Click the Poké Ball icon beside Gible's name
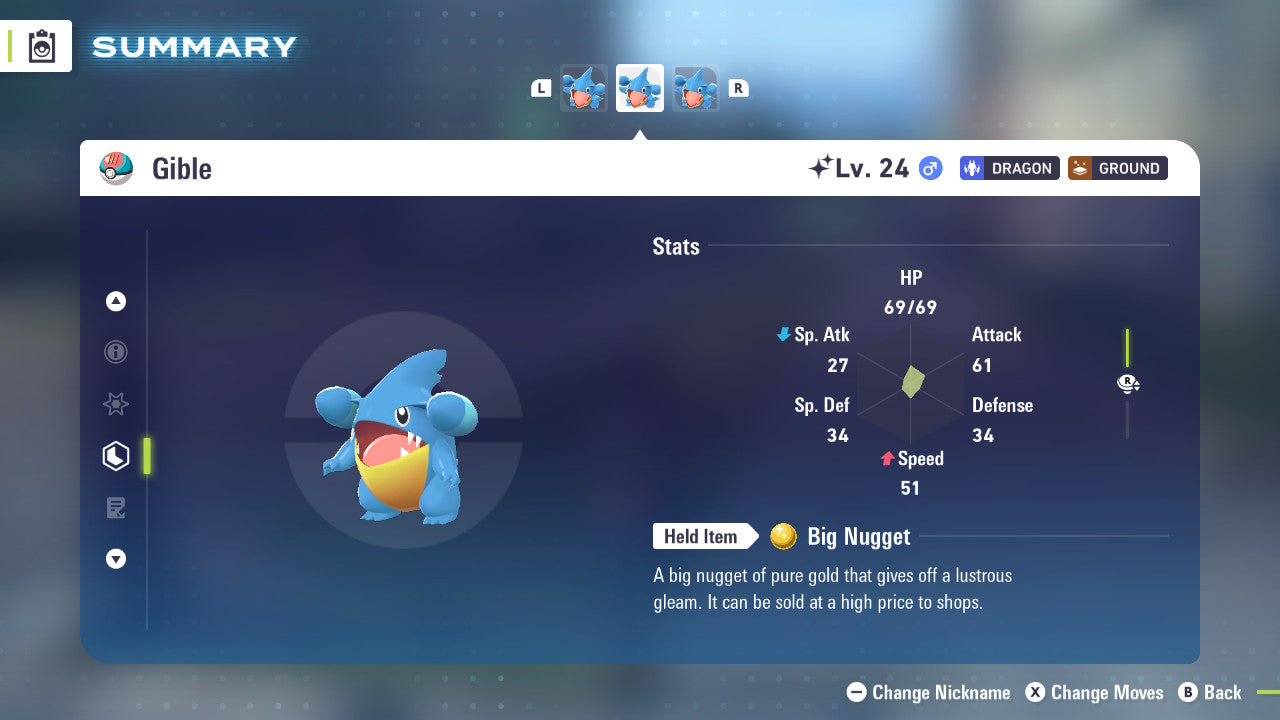This screenshot has height=720, width=1280. 116,168
